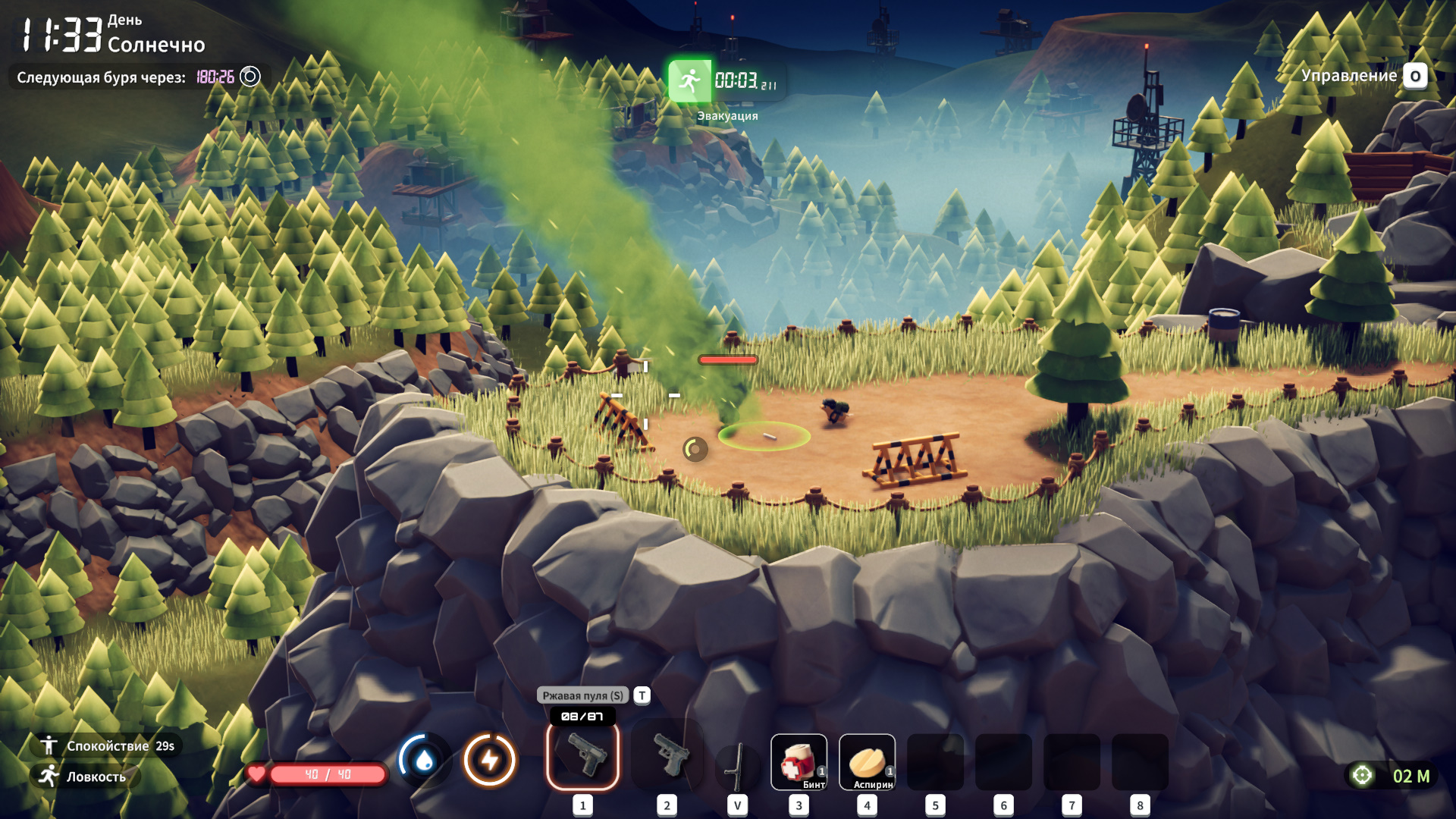This screenshot has width=1456, height=819.
Task: Select the Аспирин item slot
Action: pyautogui.click(x=867, y=762)
